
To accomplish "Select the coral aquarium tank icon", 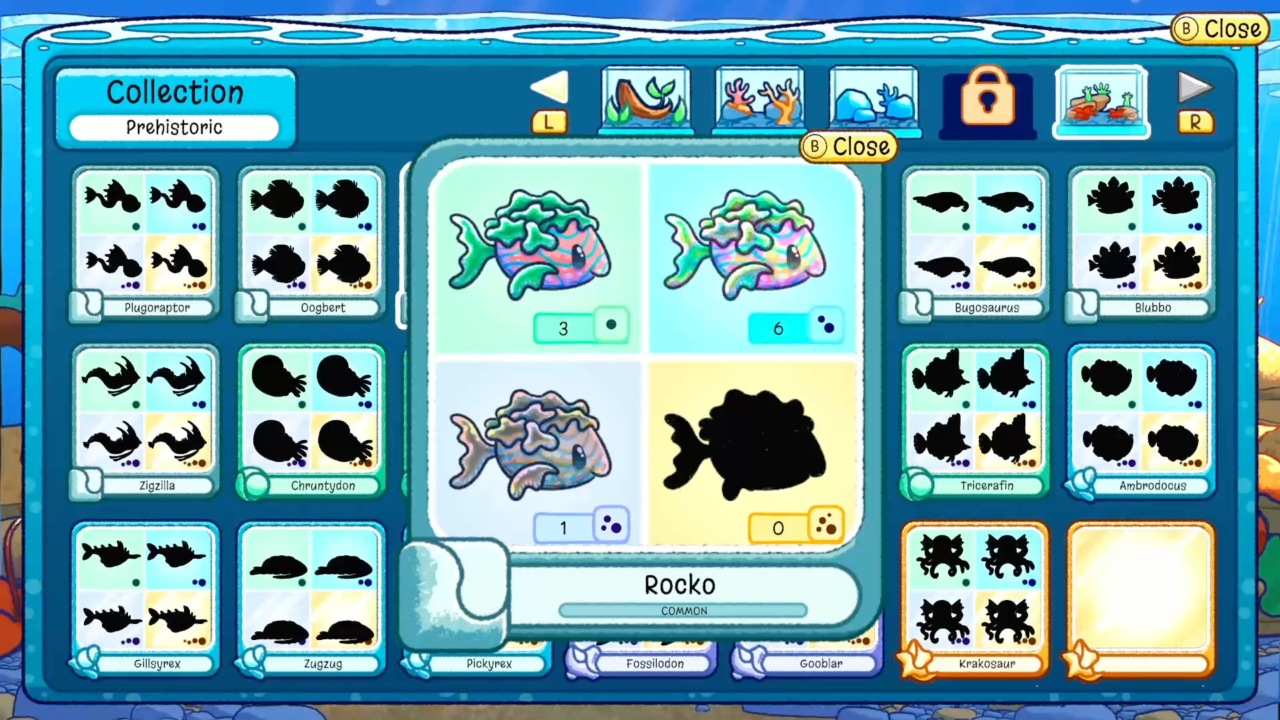I will 760,98.
